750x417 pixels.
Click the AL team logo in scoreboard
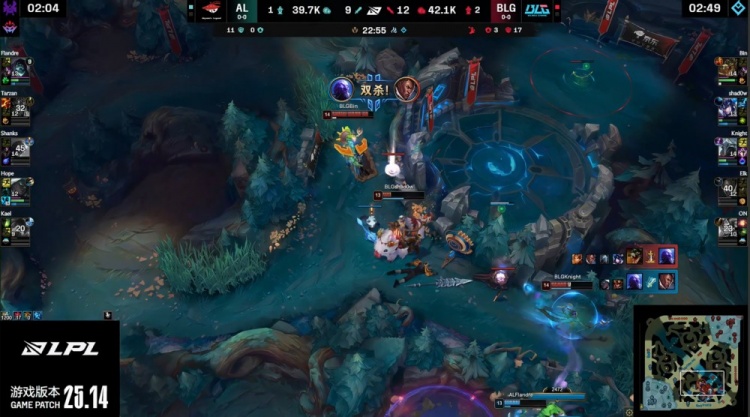(210, 10)
